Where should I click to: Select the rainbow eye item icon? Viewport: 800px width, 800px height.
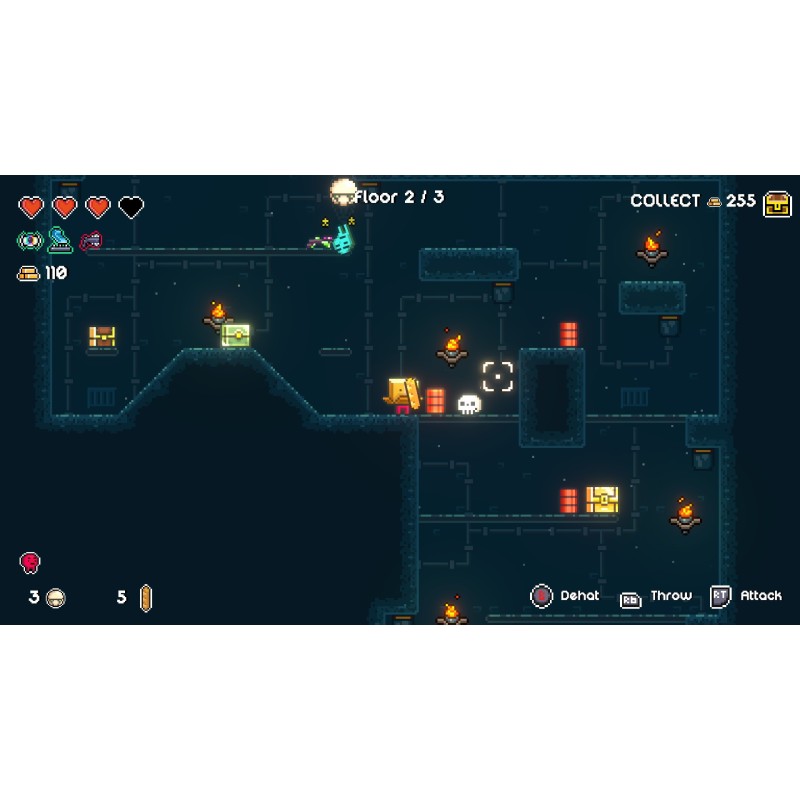[x=29, y=240]
